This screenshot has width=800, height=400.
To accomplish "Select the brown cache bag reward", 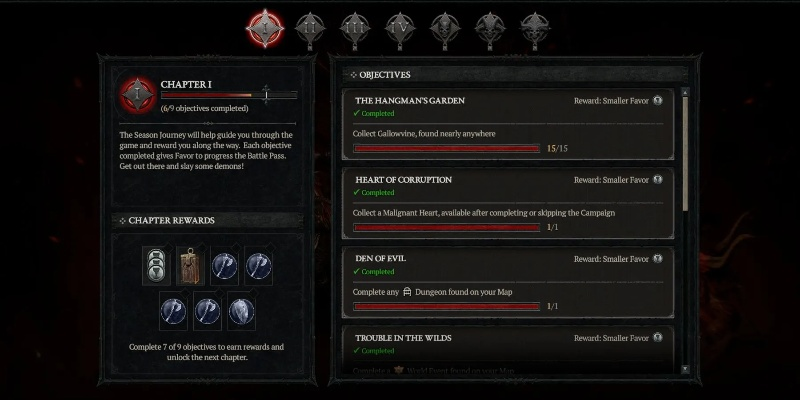I will click(190, 265).
